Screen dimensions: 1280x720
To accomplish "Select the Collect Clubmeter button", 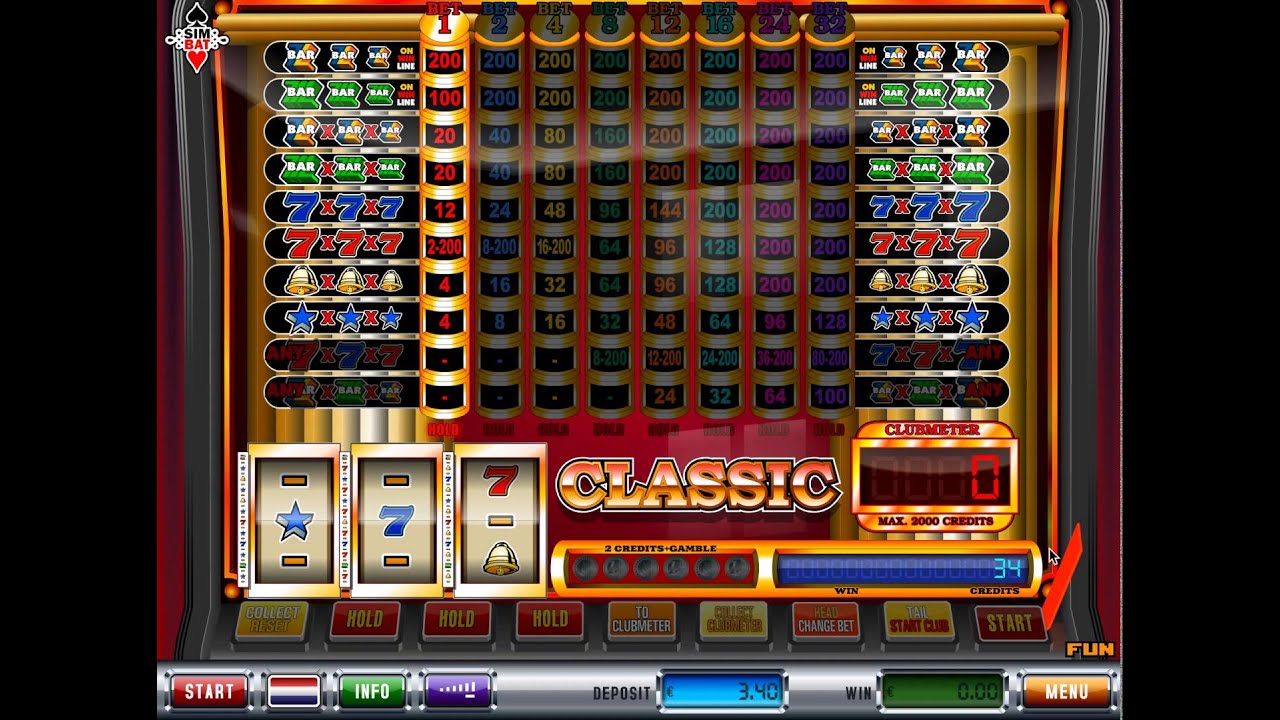I will [x=733, y=620].
